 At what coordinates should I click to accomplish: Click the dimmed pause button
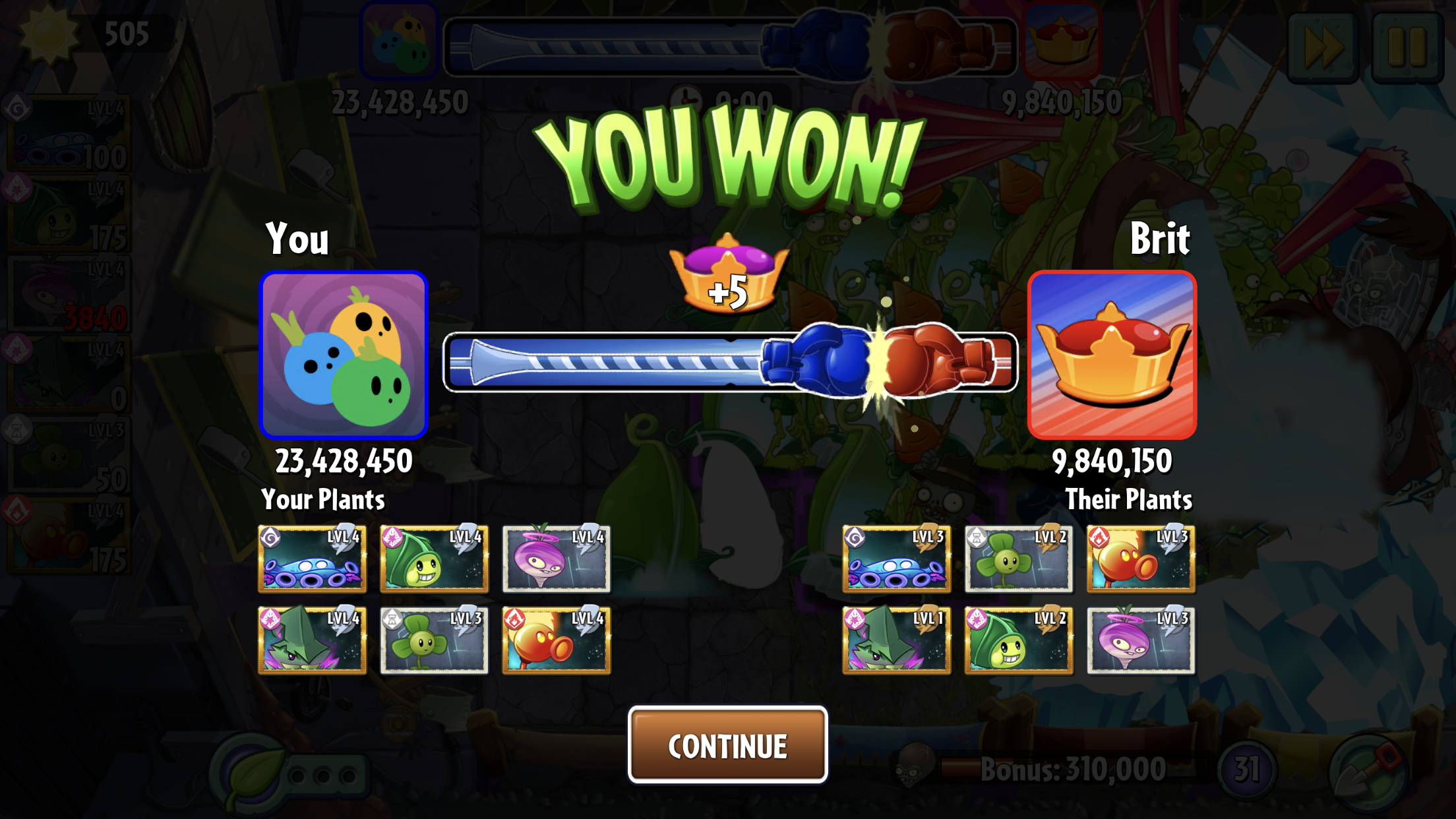1407,47
